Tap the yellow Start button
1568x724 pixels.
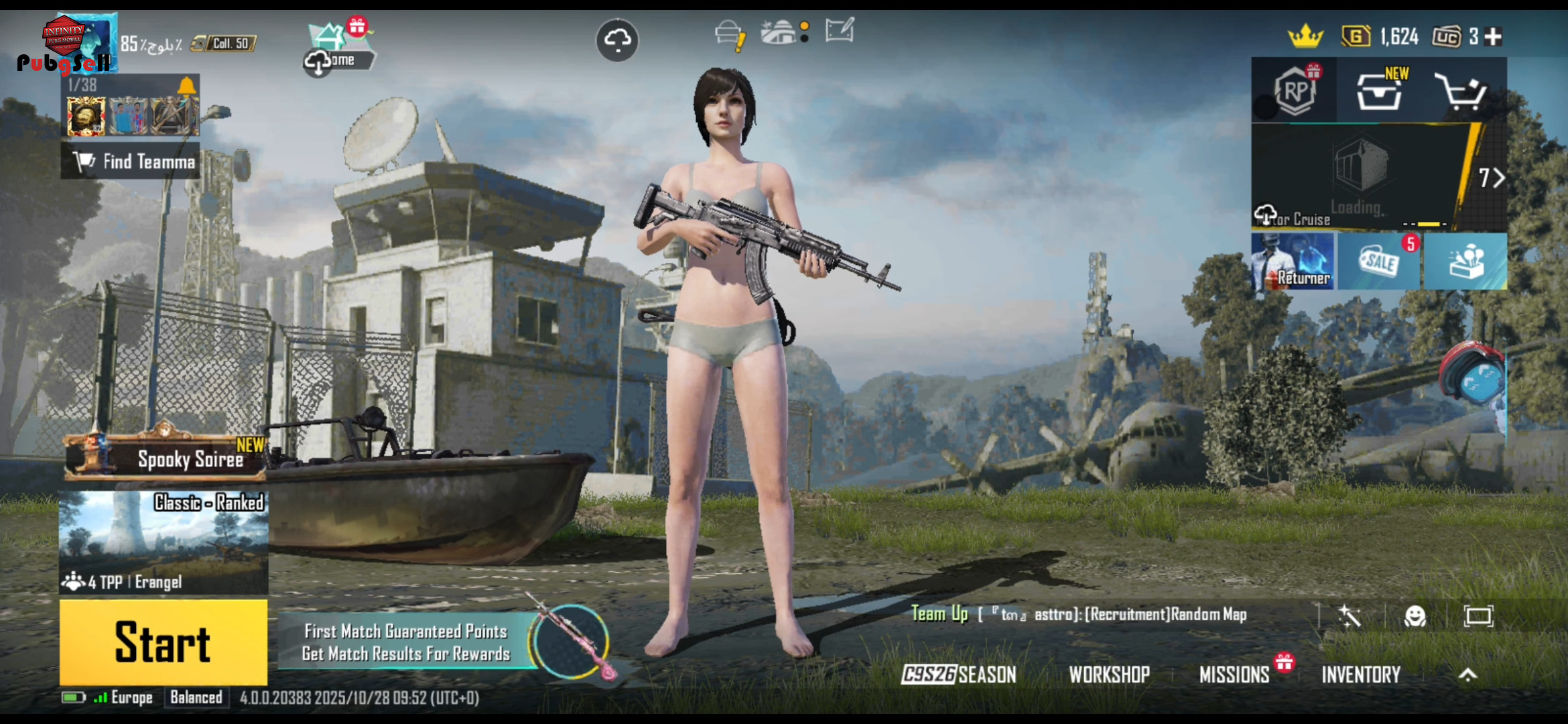[163, 642]
